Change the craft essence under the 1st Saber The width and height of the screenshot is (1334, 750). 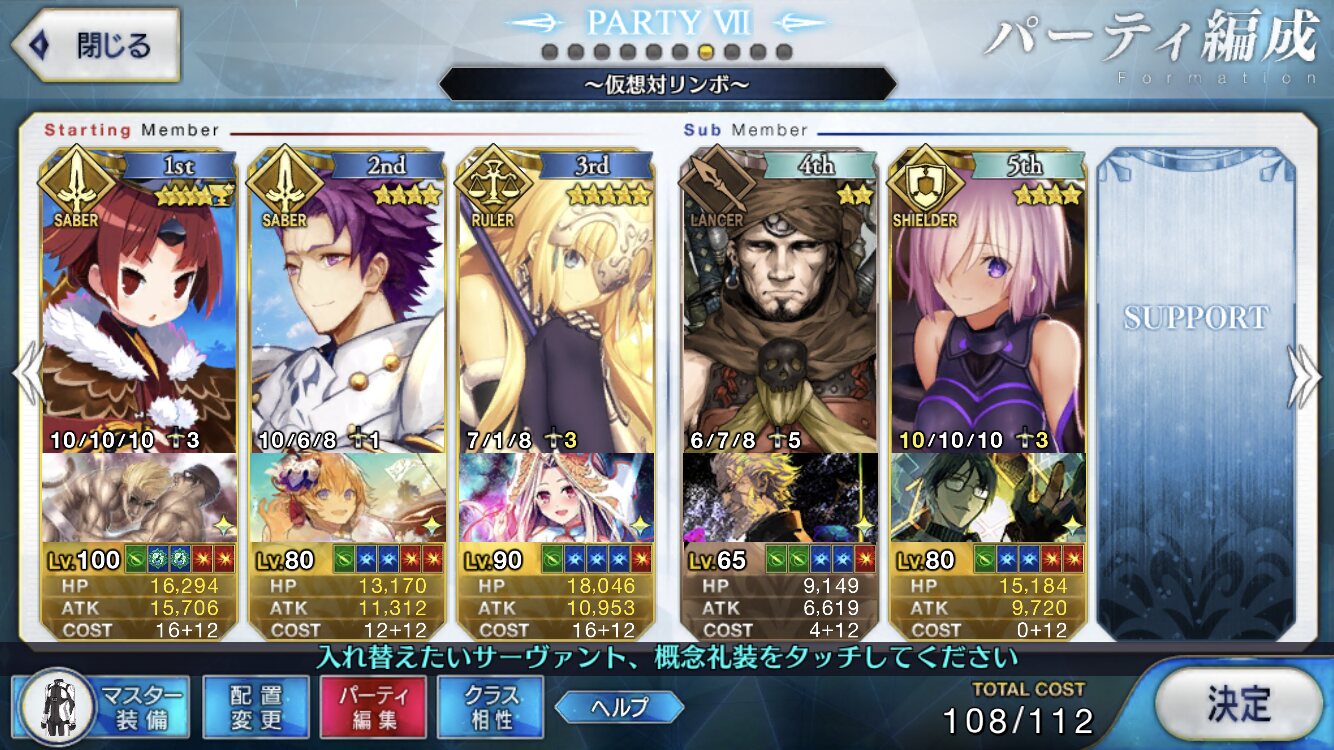(x=140, y=497)
